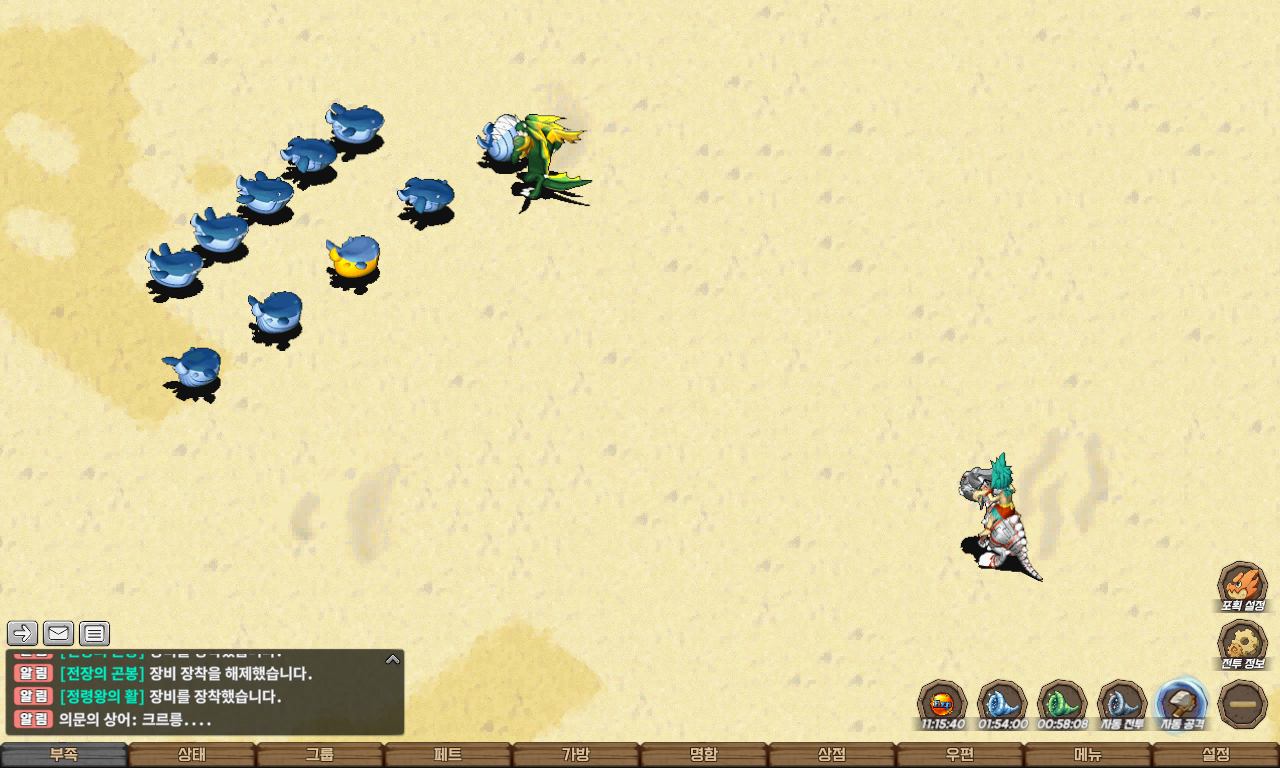Open the 그룹 (Group) menu
The height and width of the screenshot is (768, 1280).
[x=320, y=755]
